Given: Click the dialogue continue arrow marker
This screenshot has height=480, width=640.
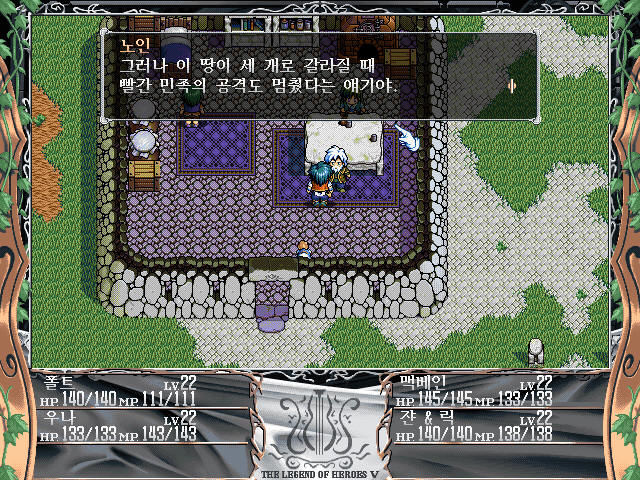Looking at the screenshot, I should point(512,86).
